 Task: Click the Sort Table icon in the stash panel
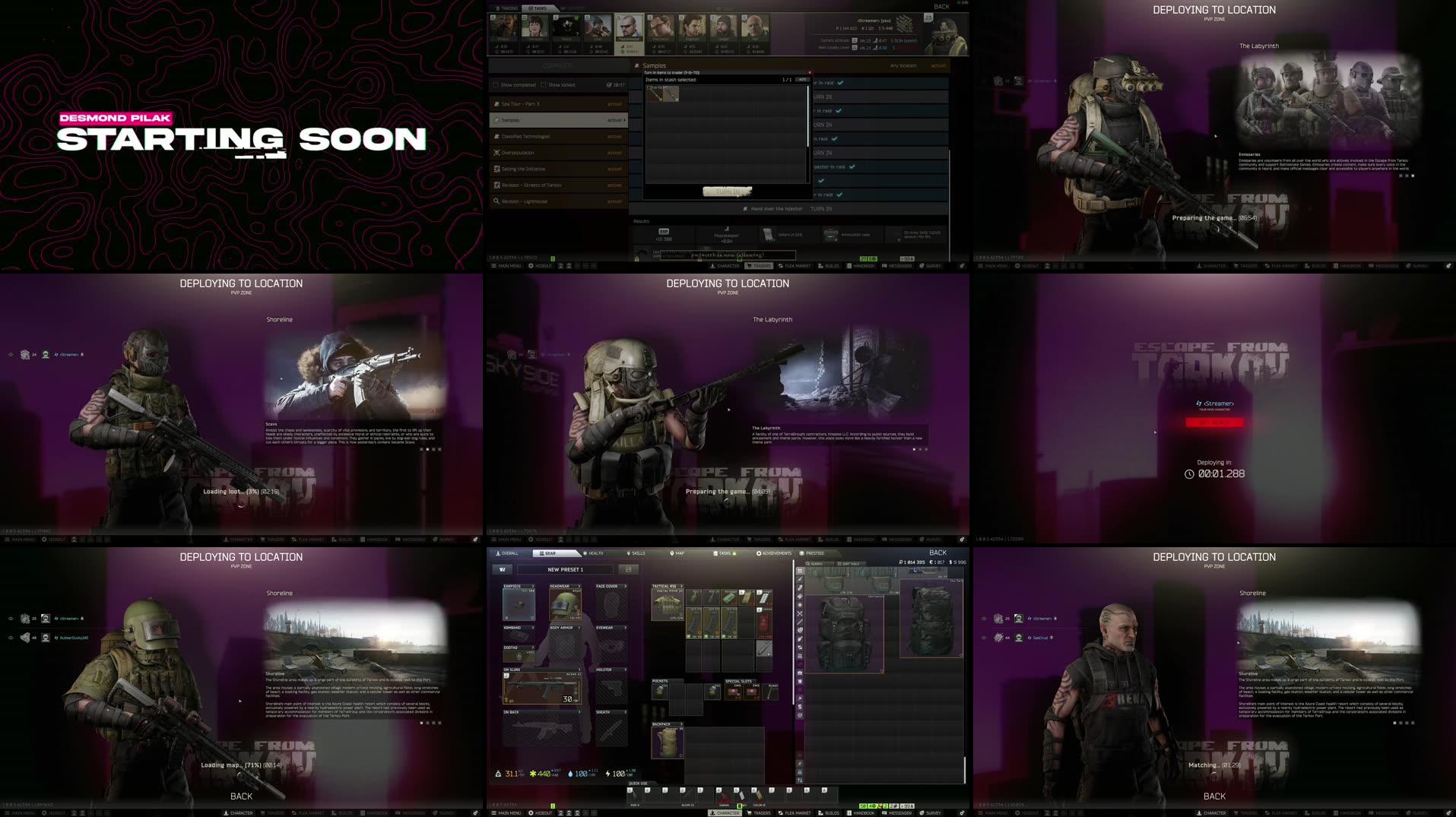839,563
